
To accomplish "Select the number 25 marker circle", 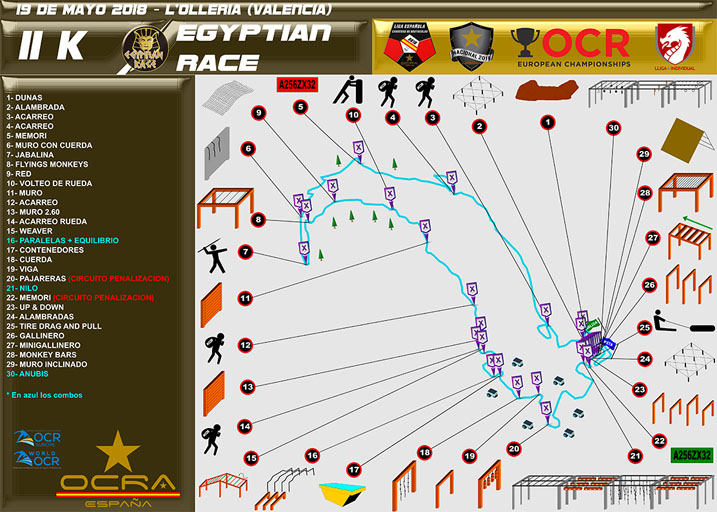I will click(x=645, y=326).
